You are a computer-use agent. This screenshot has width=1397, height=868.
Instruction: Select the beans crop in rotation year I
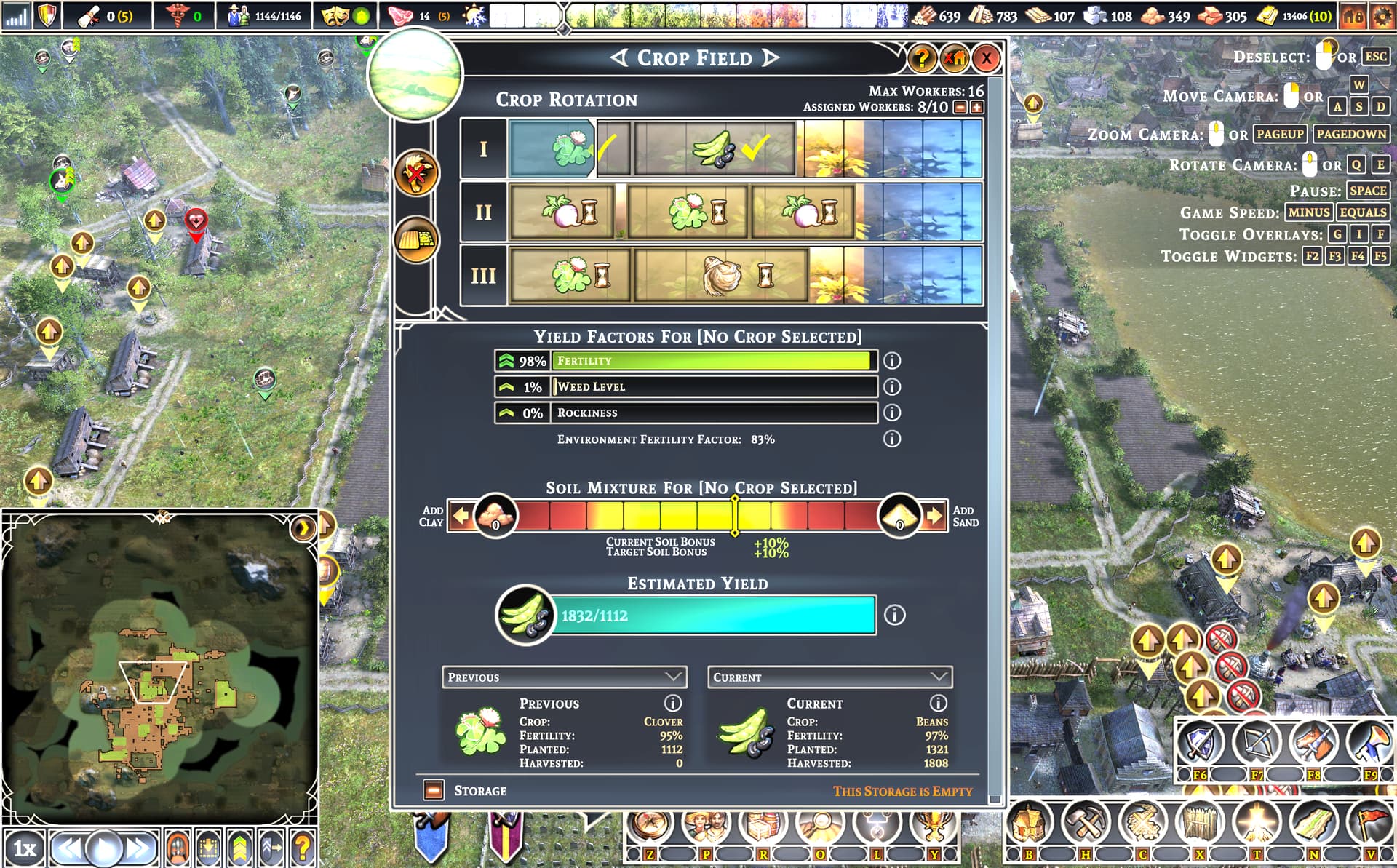point(715,149)
